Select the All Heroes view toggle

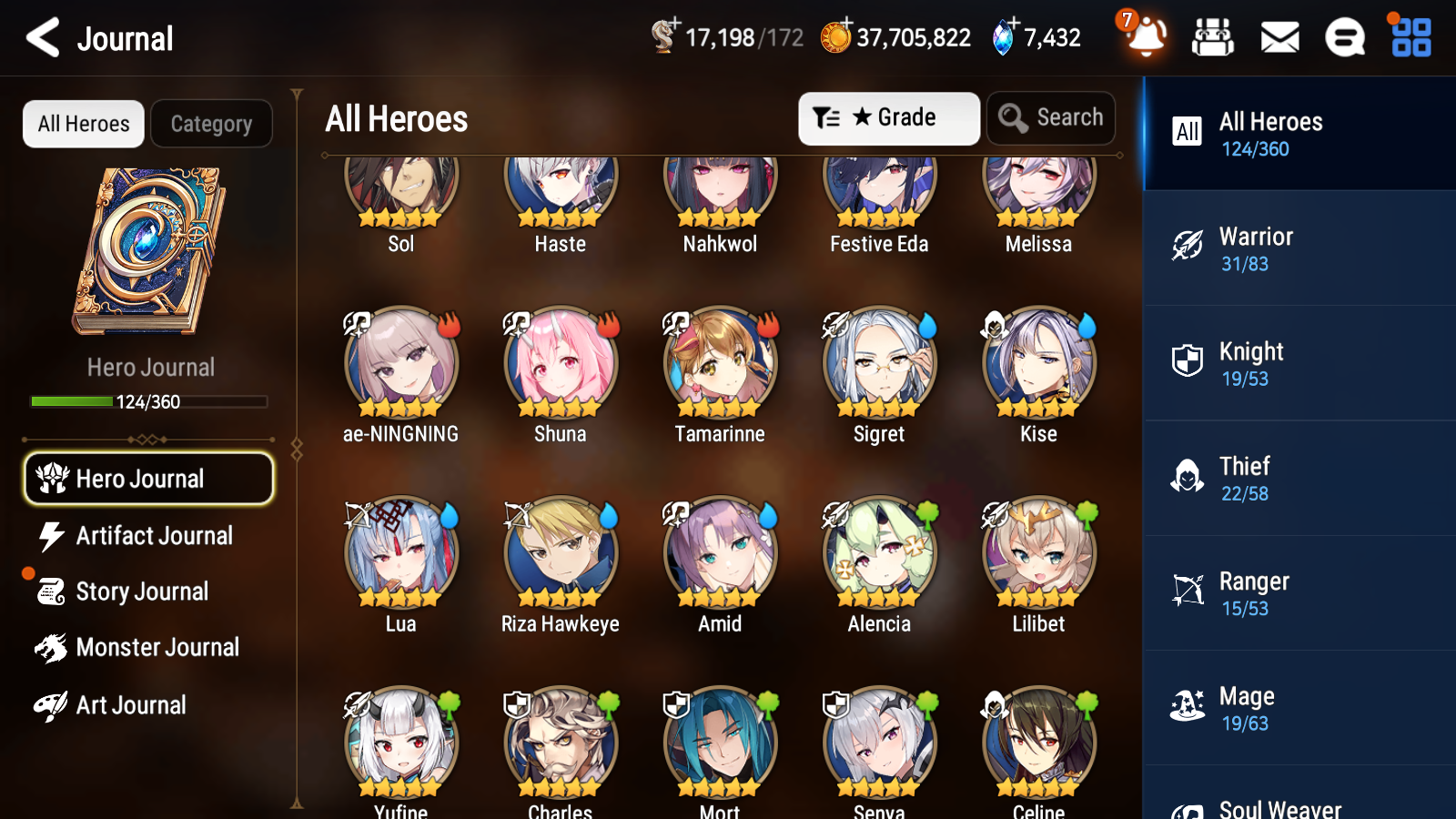click(83, 124)
